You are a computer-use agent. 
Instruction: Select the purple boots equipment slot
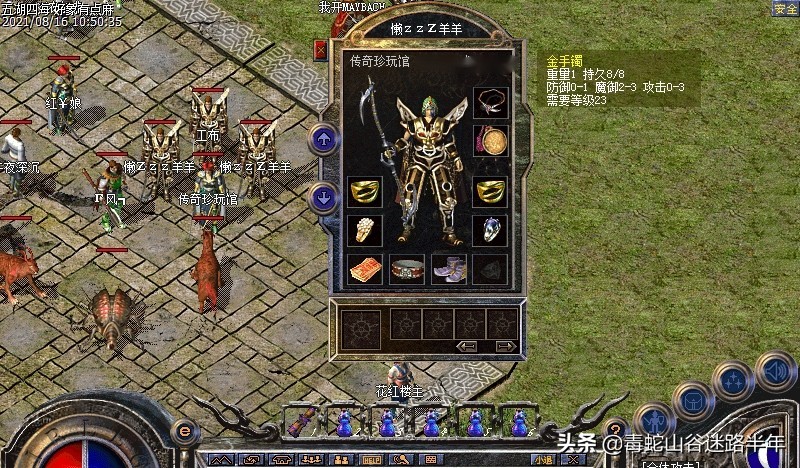(448, 268)
